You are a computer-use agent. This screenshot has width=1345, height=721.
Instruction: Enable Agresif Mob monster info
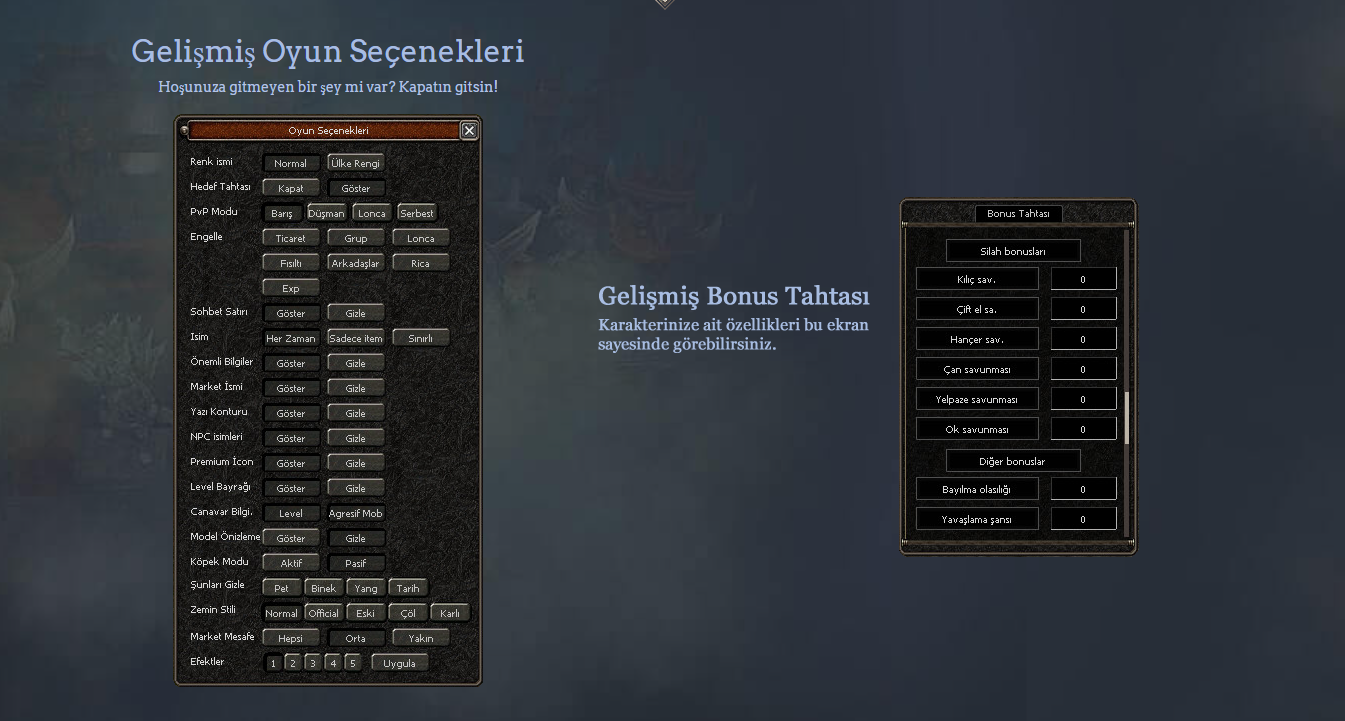[x=355, y=513]
